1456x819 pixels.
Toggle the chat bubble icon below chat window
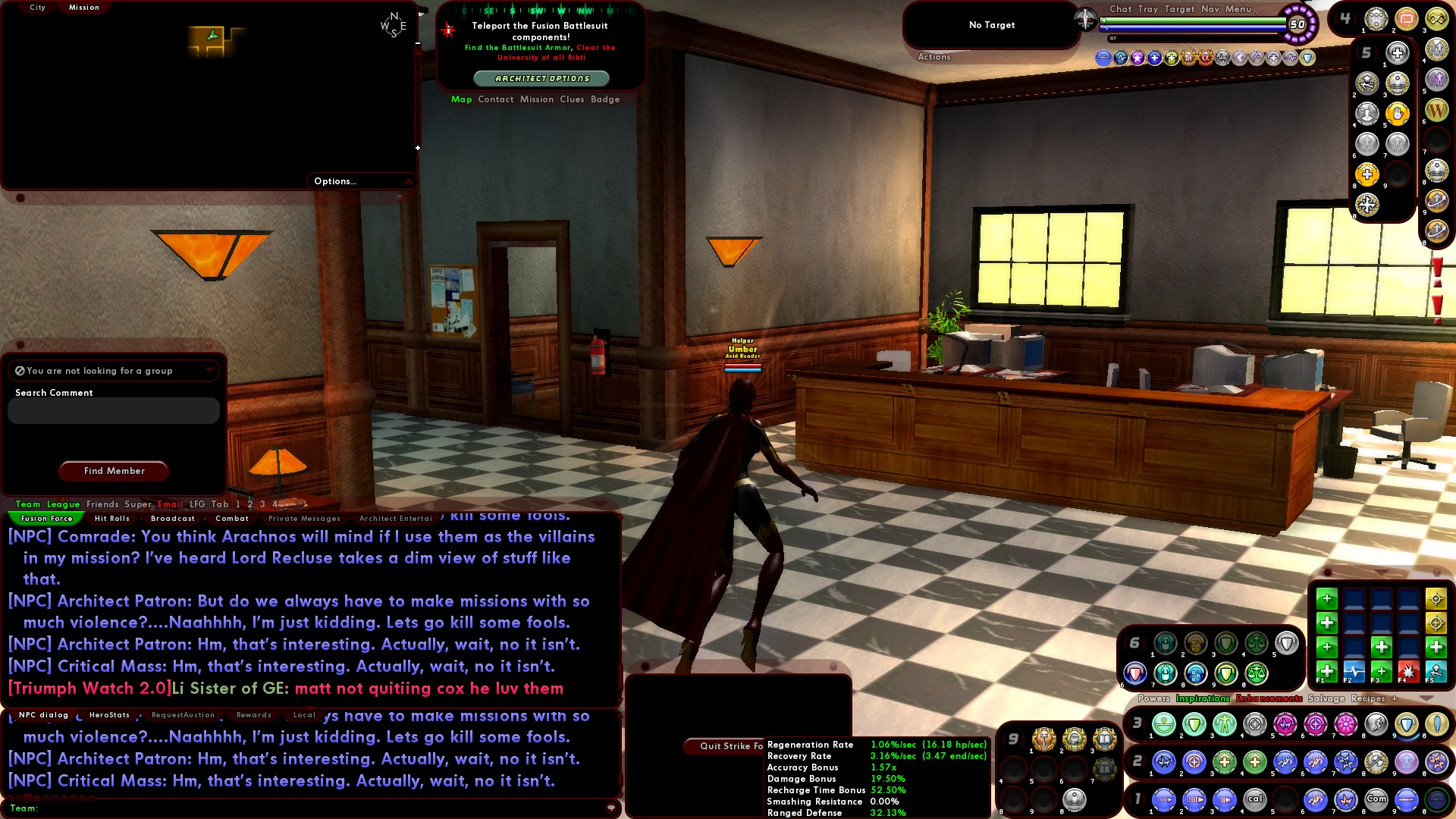[611, 808]
